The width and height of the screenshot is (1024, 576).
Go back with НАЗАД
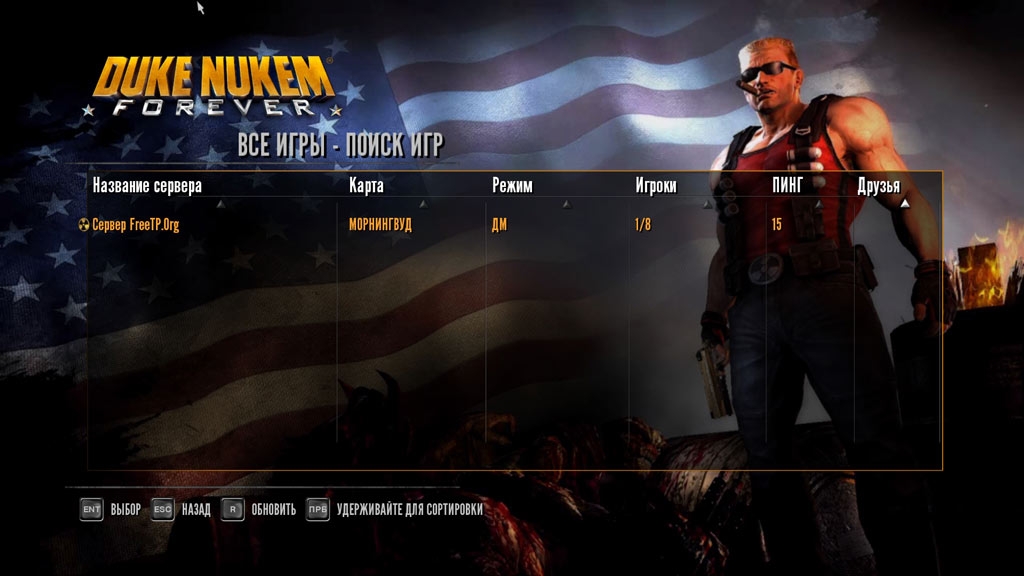[181, 510]
